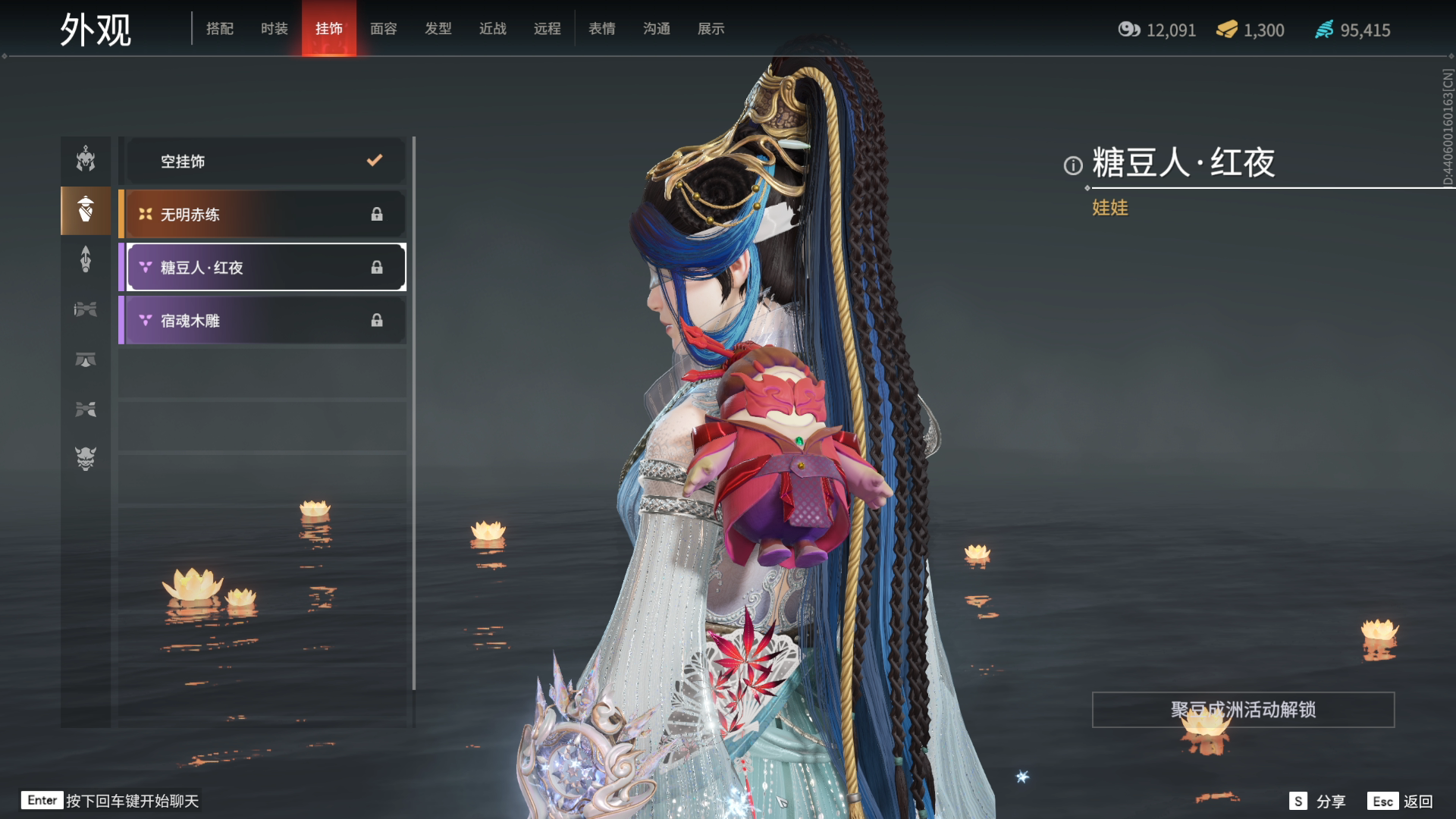The image size is (1456, 819).
Task: Open the 时装 tab
Action: (275, 29)
